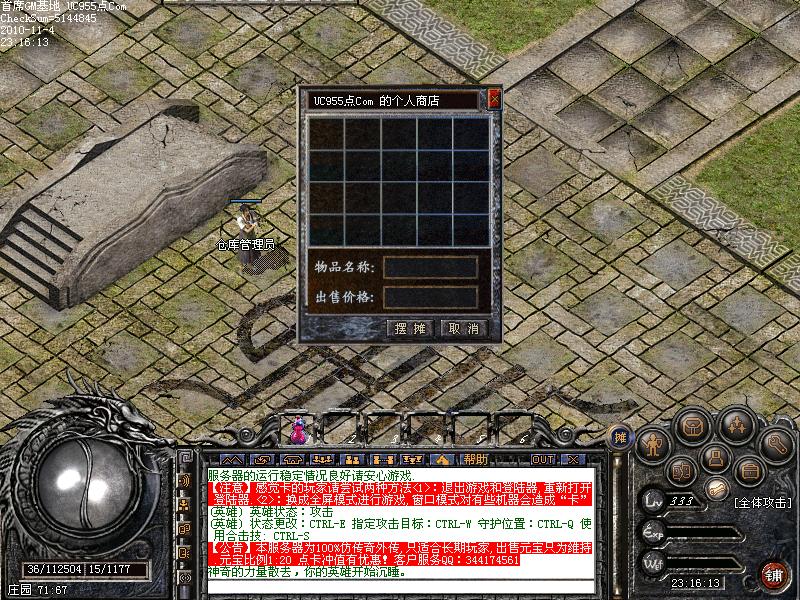Image resolution: width=800 pixels, height=600 pixels.
Task: Click the 帮助 help button above chat
Action: pyautogui.click(x=475, y=459)
